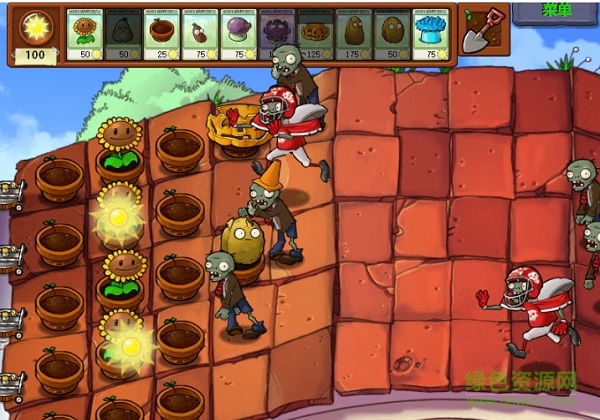Choose the greyed-out Squash seed packet
600x420 pixels.
click(x=124, y=36)
